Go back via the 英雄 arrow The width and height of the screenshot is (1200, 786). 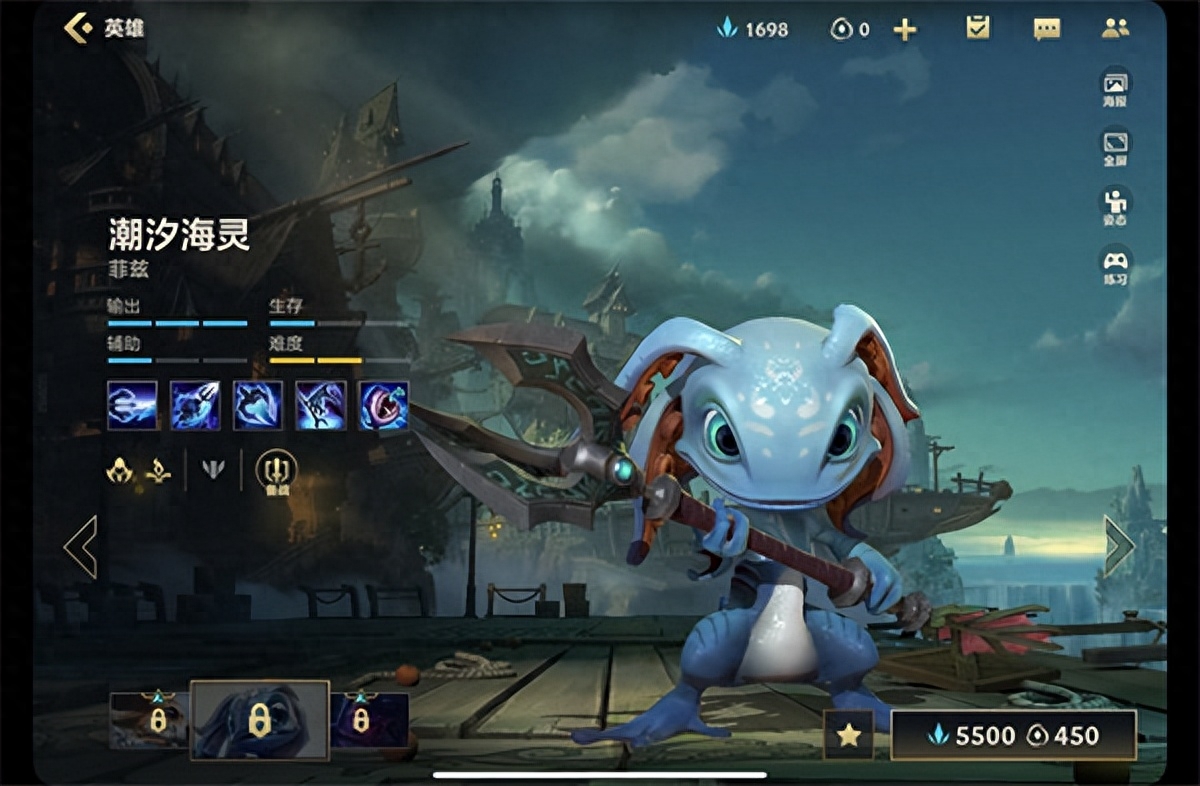(80, 28)
